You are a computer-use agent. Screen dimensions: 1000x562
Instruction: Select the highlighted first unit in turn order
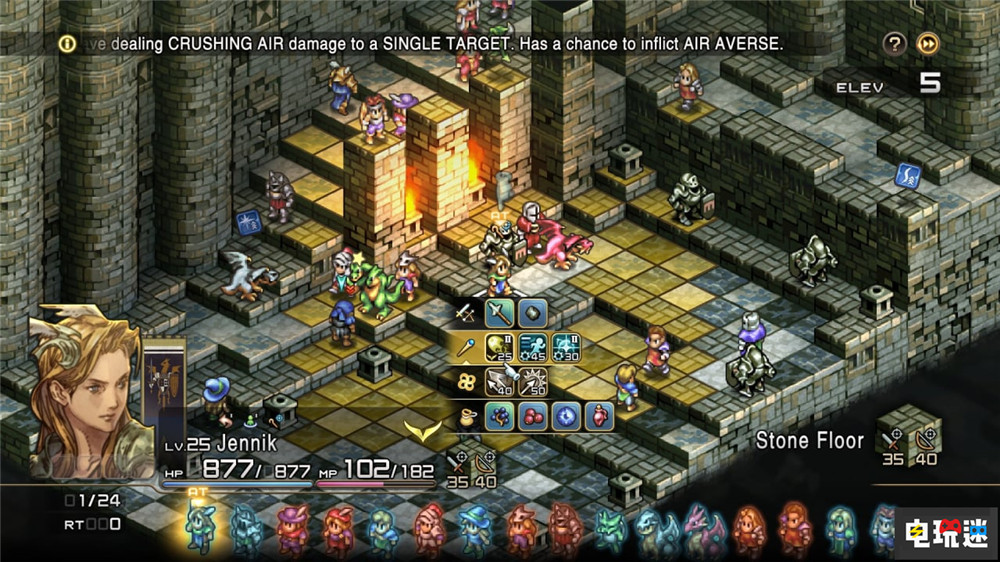(199, 527)
